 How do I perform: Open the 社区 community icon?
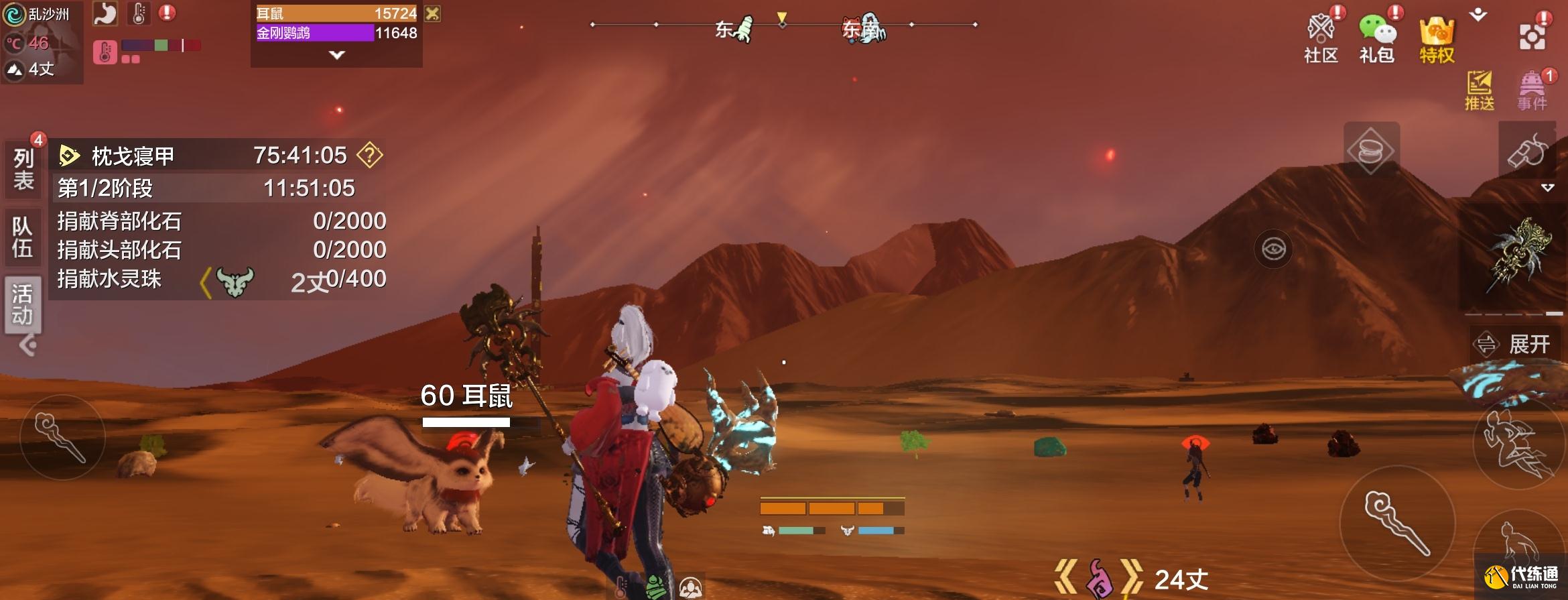point(1321,38)
